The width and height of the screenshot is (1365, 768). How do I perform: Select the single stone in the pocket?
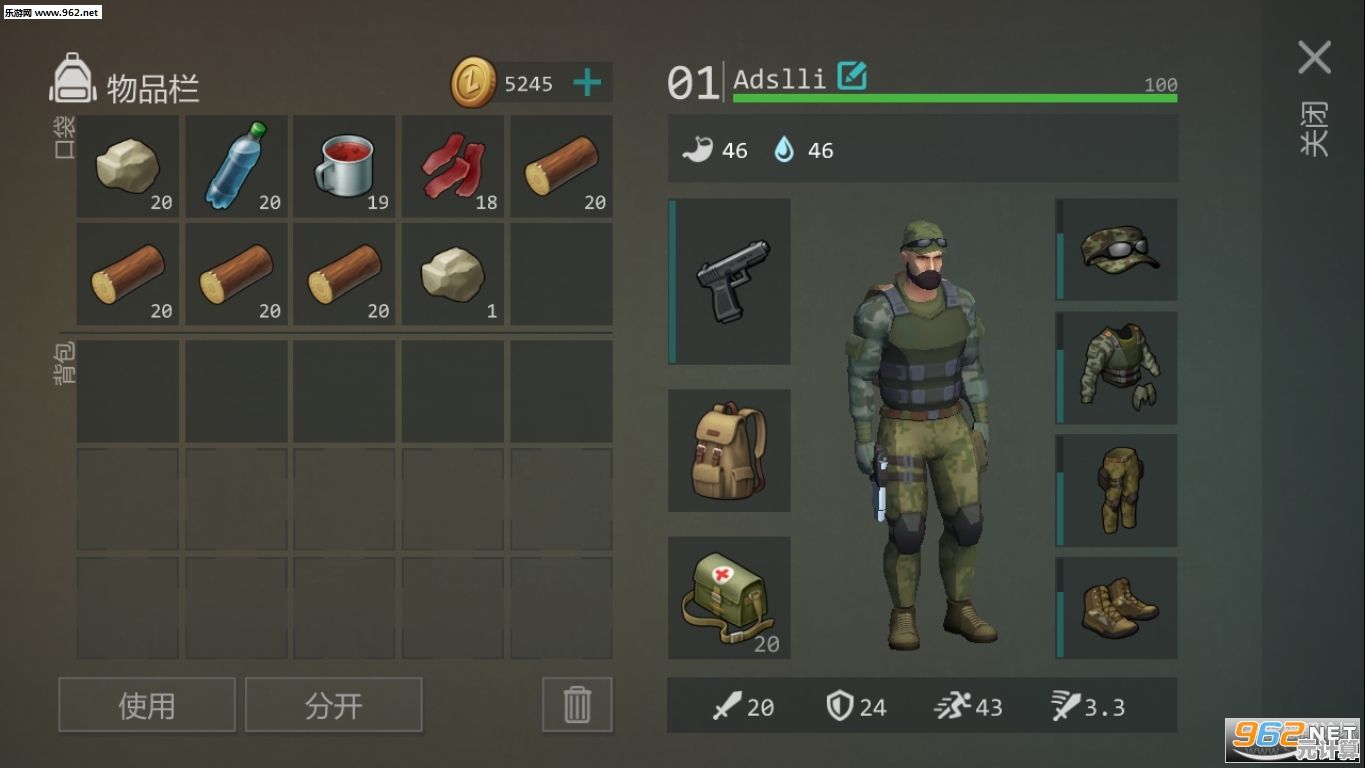pos(453,275)
